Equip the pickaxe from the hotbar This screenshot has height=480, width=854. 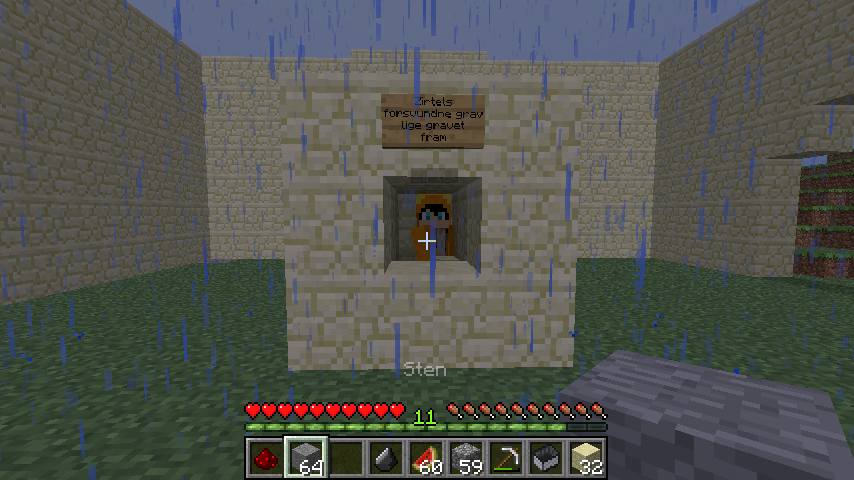[x=503, y=458]
